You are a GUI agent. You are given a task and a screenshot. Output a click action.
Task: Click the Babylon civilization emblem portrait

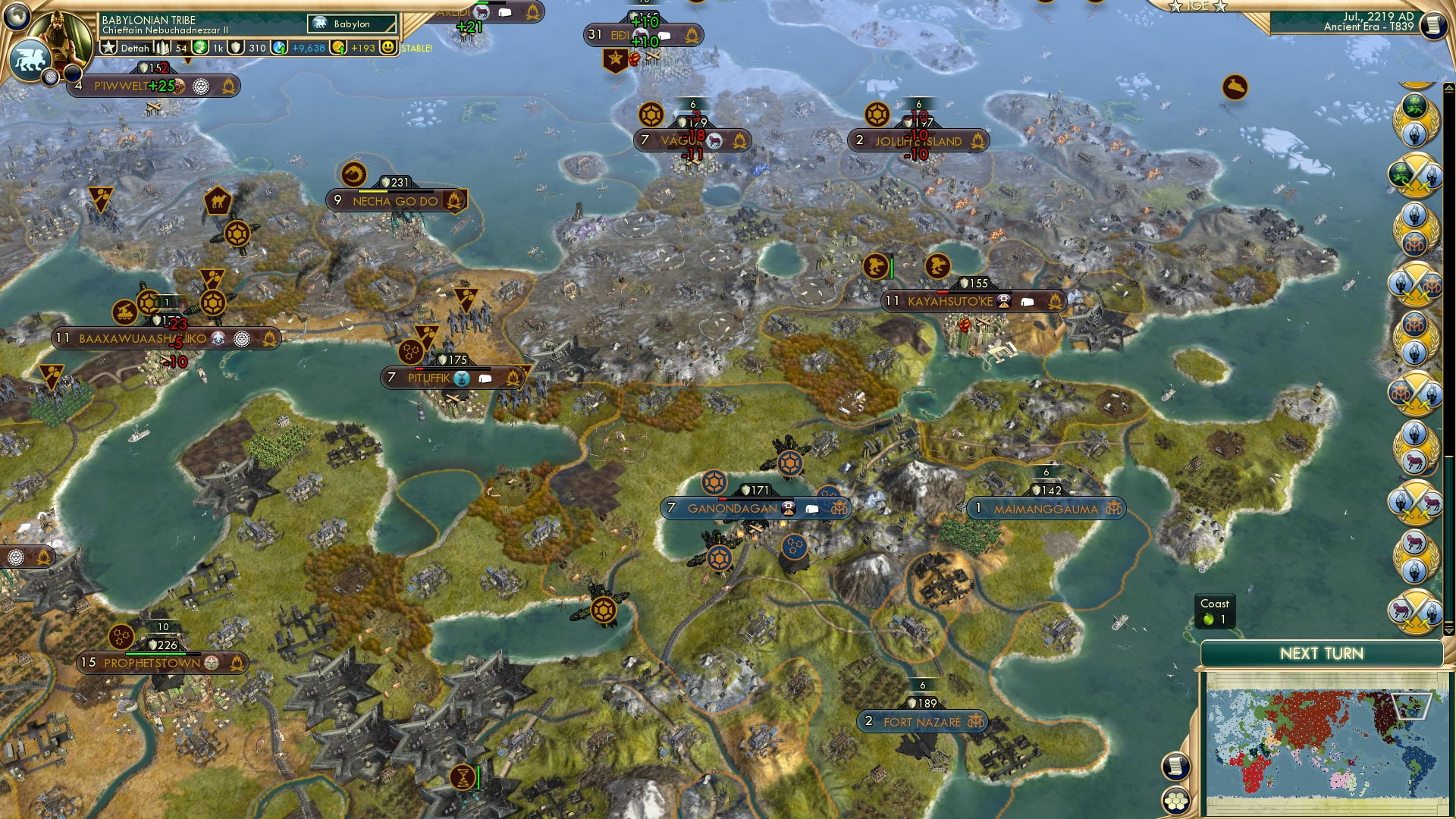coord(318,24)
